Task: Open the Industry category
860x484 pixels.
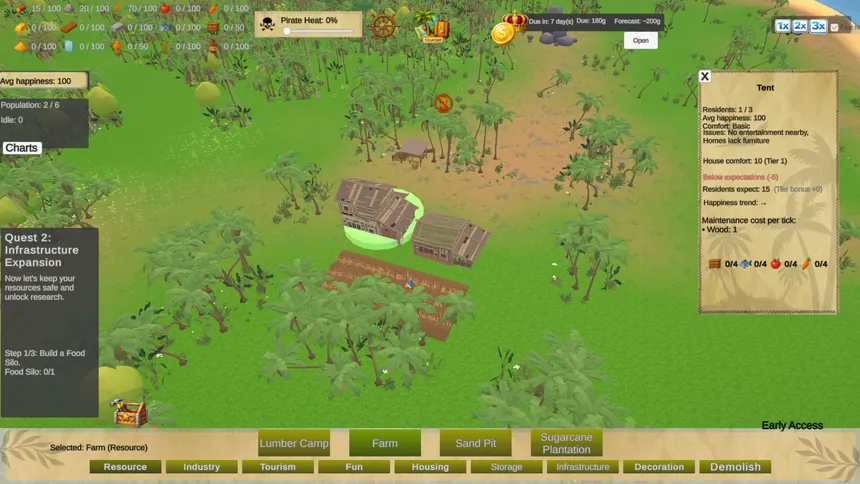Action: tap(201, 467)
